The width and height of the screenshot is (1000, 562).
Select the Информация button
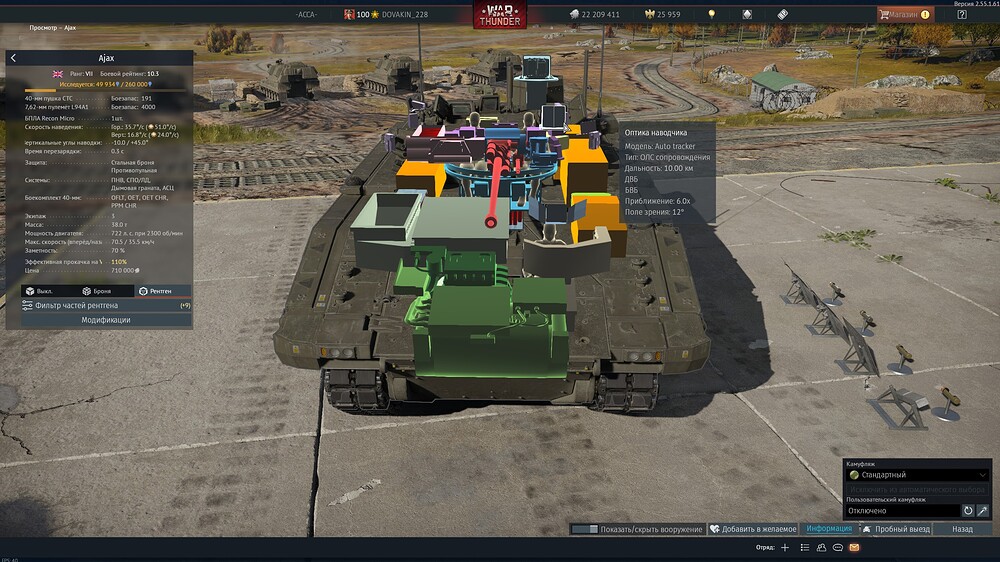click(829, 529)
